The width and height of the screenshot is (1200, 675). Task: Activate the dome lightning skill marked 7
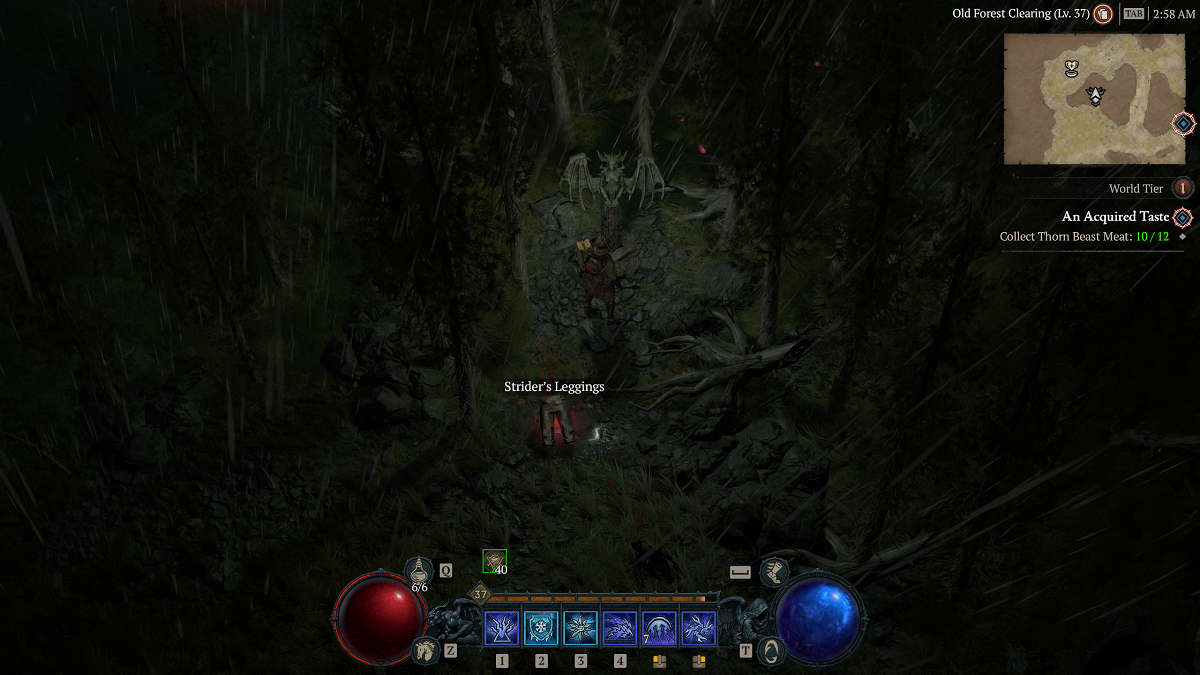(659, 629)
